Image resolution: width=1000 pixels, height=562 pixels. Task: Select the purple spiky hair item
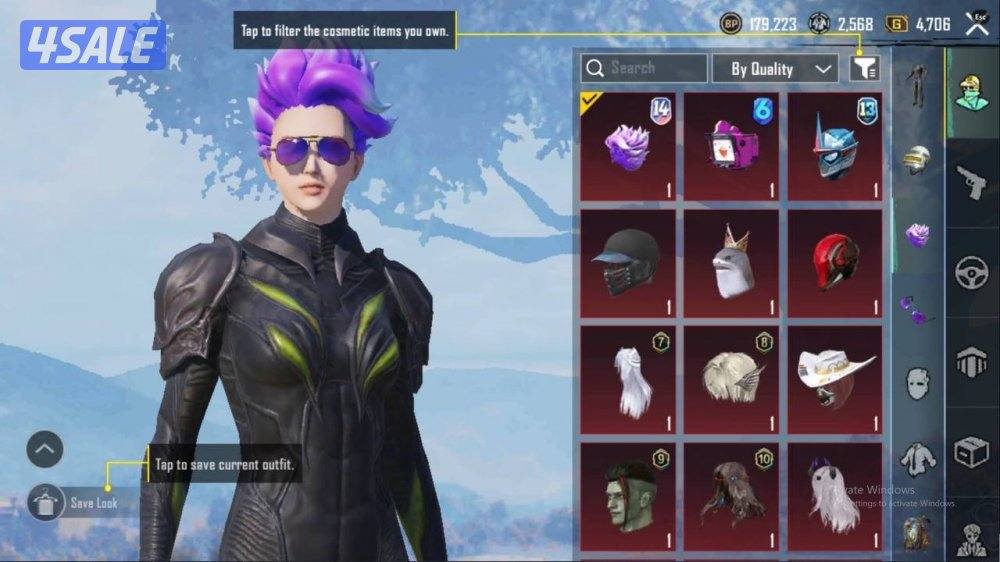coord(628,146)
